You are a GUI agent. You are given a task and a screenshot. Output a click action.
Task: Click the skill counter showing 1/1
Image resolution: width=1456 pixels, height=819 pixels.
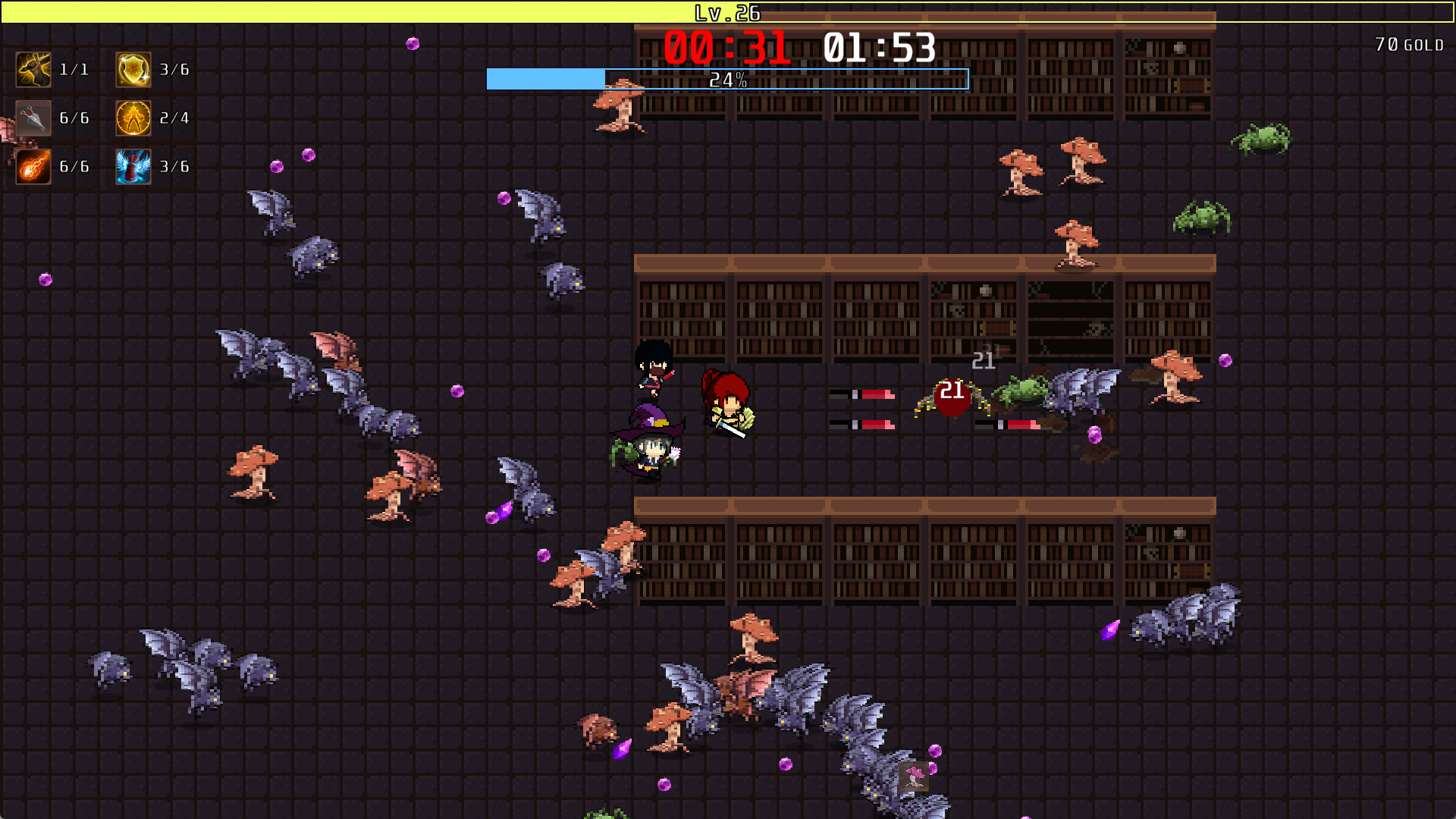(74, 68)
